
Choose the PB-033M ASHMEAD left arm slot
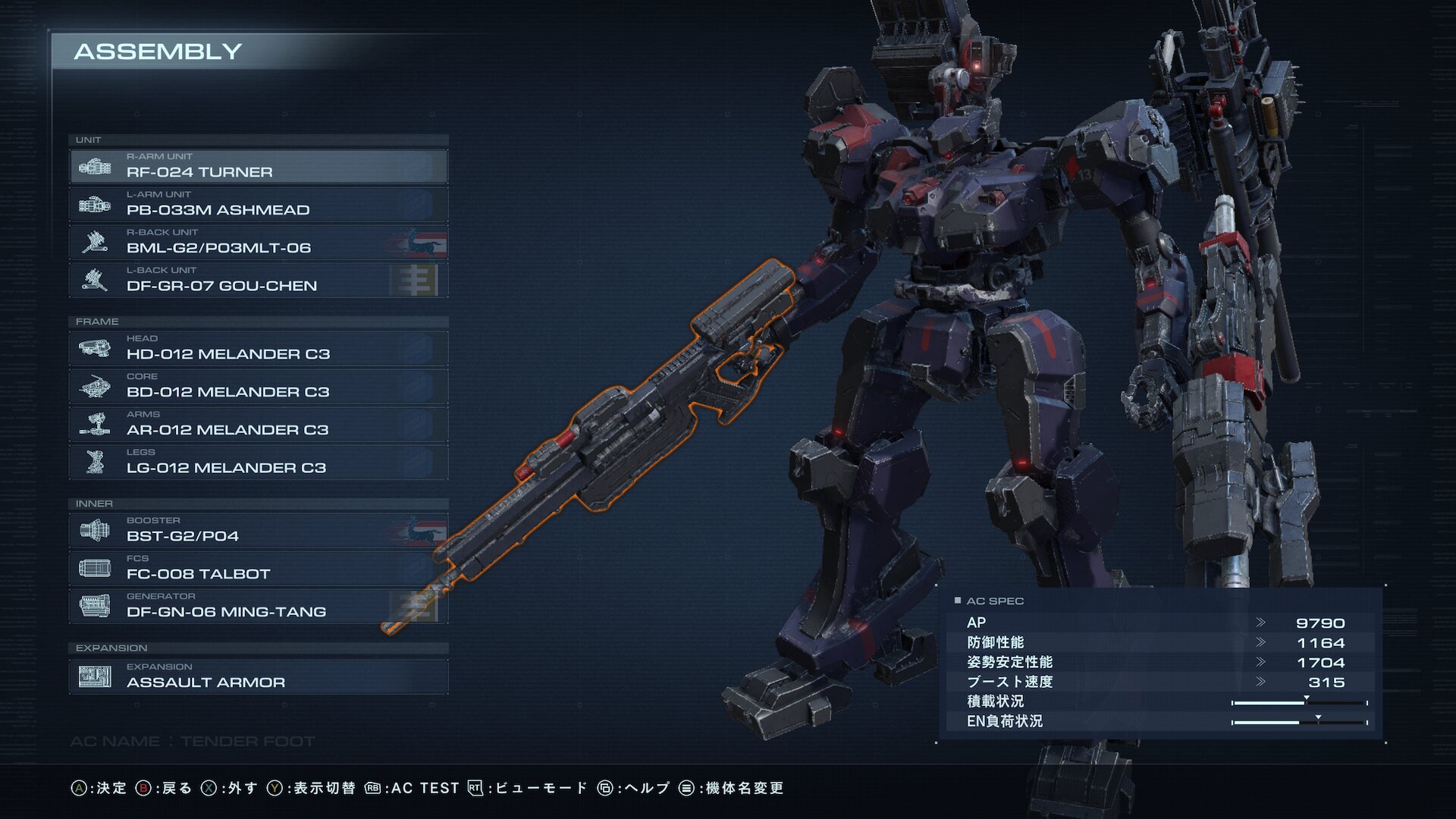coord(258,205)
